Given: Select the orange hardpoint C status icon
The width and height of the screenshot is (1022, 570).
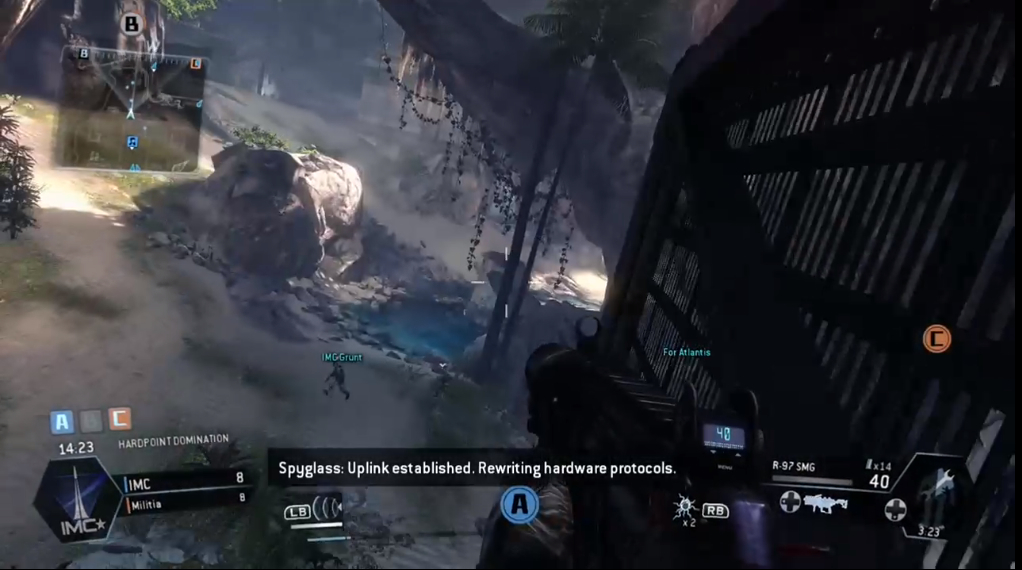Looking at the screenshot, I should pyautogui.click(x=119, y=420).
